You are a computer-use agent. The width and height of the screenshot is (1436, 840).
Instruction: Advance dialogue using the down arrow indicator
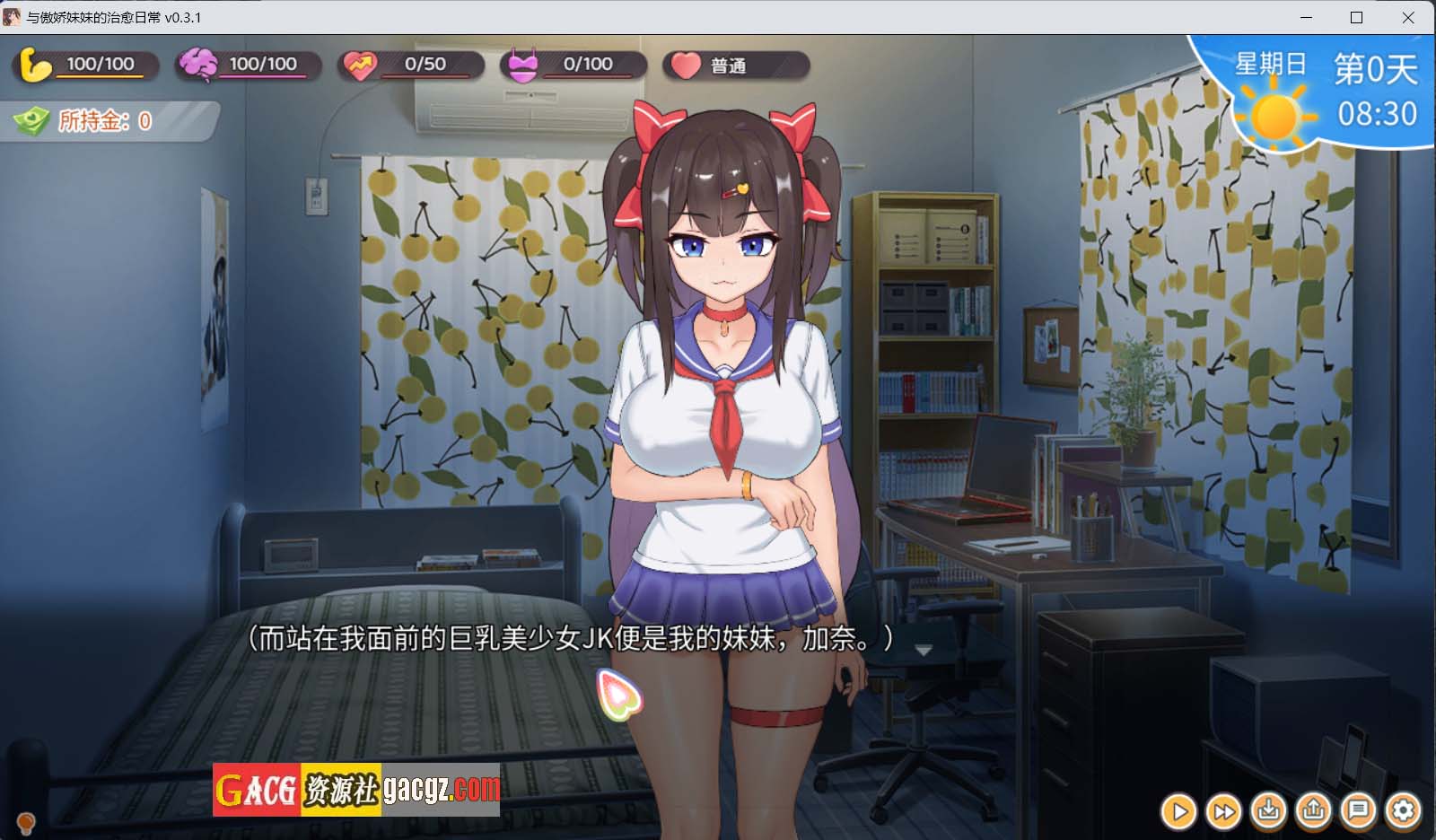click(x=924, y=650)
